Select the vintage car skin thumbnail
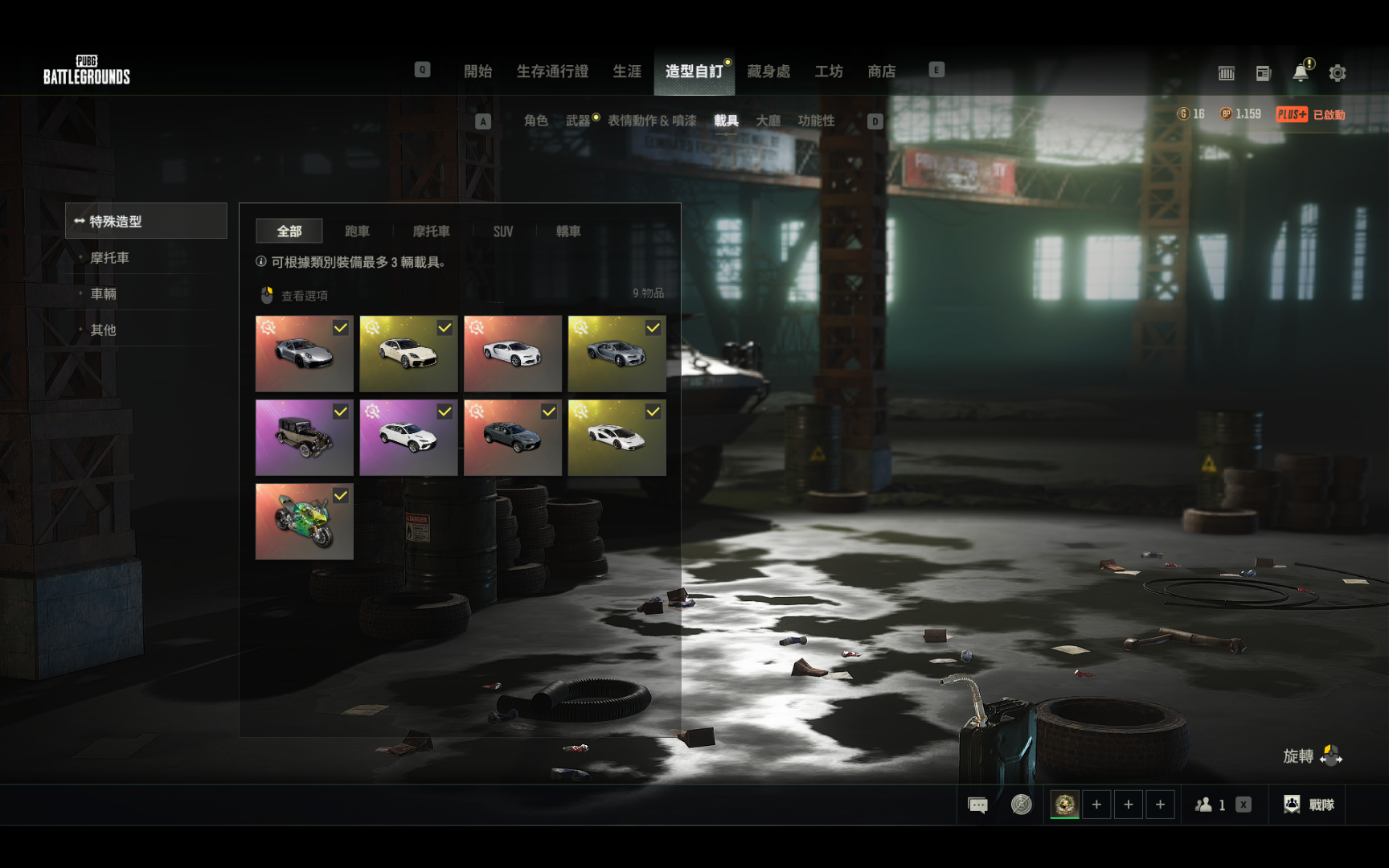Image resolution: width=1389 pixels, height=868 pixels. pyautogui.click(x=304, y=438)
